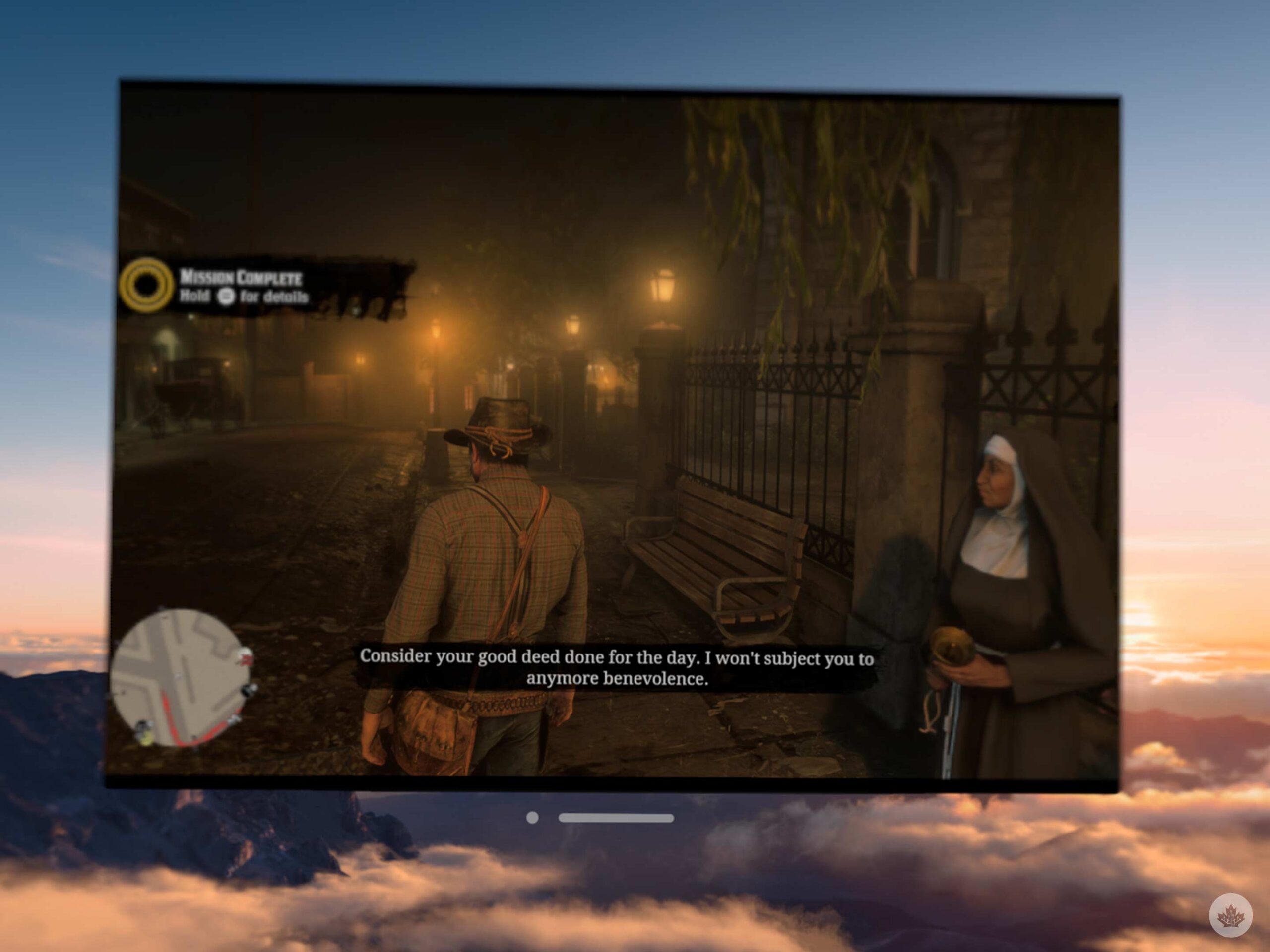
Task: Click the Mission Complete banner
Action: tap(241, 277)
